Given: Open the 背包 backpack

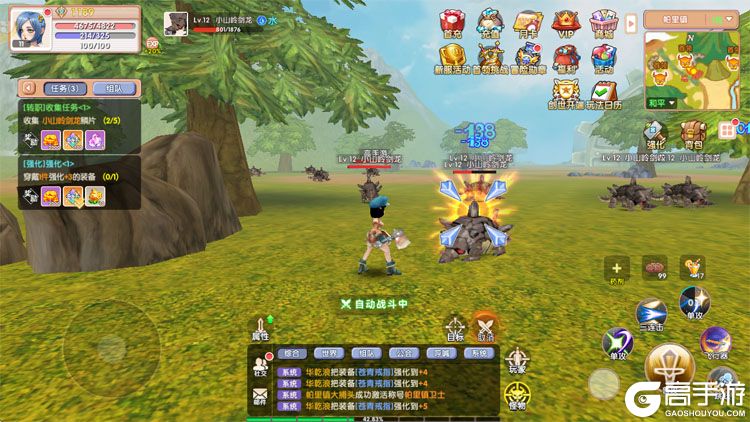Looking at the screenshot, I should point(692,135).
